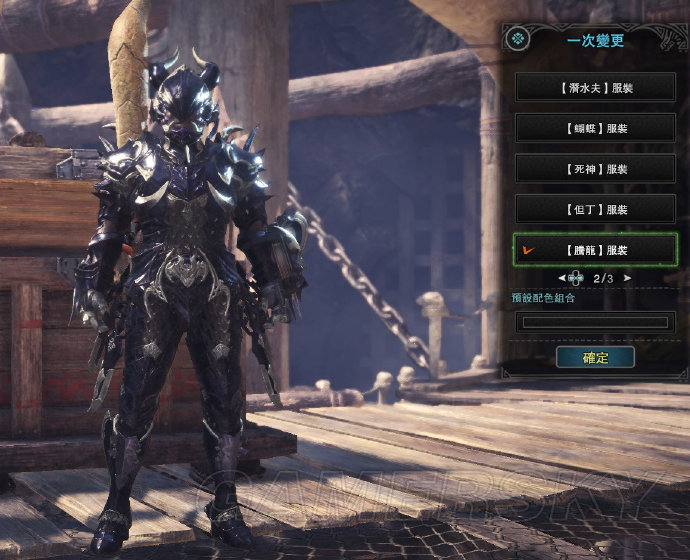This screenshot has width=690, height=560.
Task: Open the 預設配色組合 color preset bar
Action: tap(595, 322)
